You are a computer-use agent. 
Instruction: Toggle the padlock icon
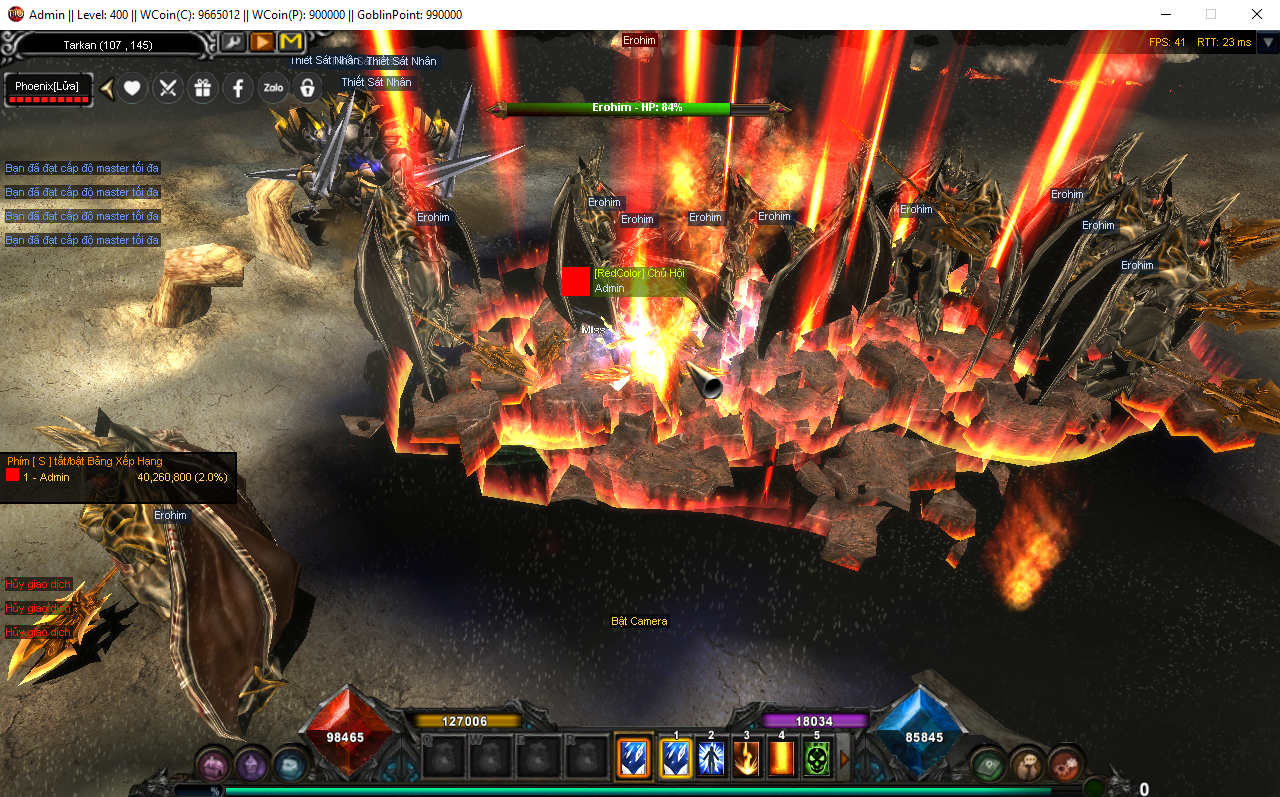coord(308,88)
